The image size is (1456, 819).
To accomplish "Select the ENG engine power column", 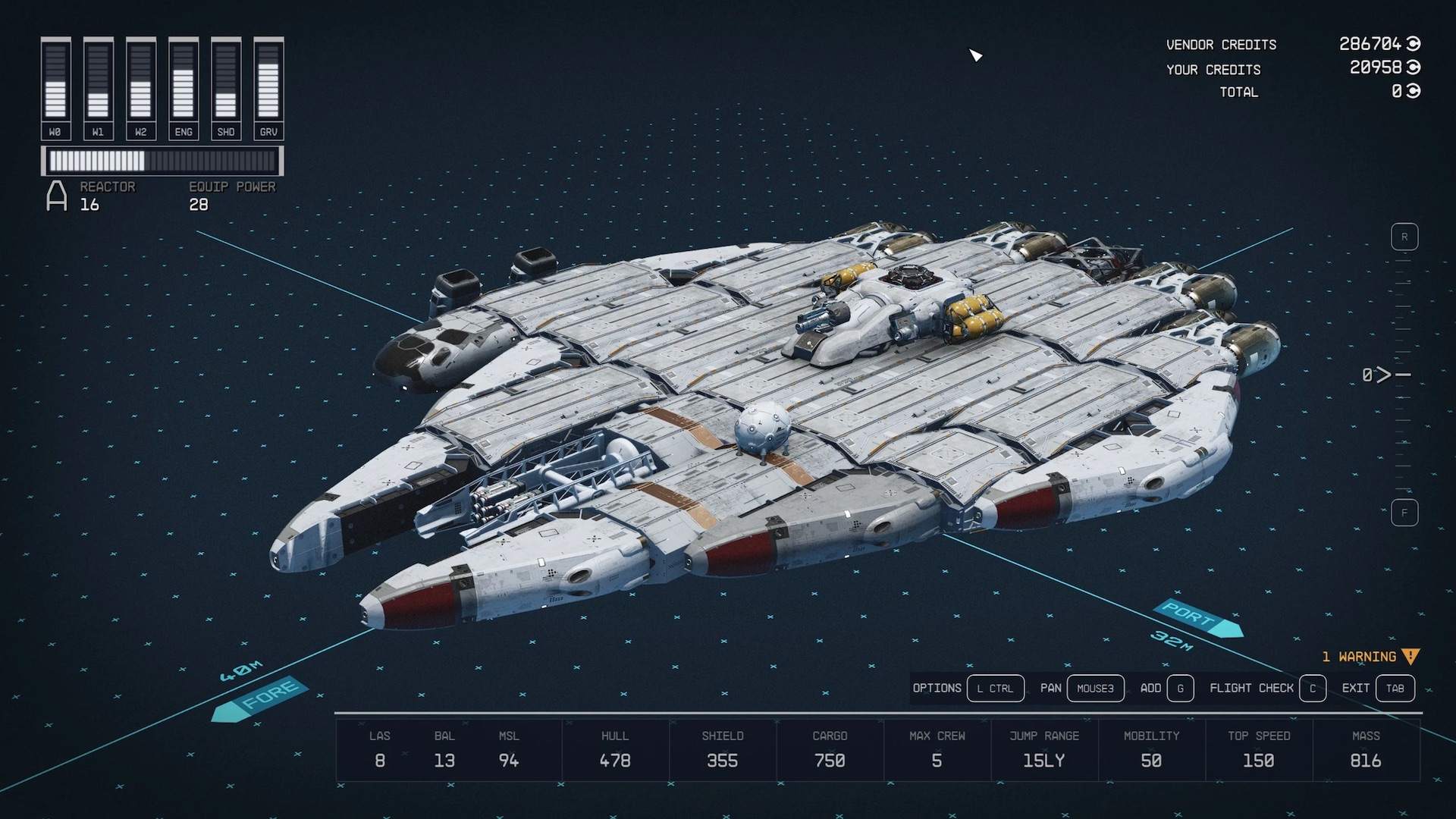I will pos(184,88).
